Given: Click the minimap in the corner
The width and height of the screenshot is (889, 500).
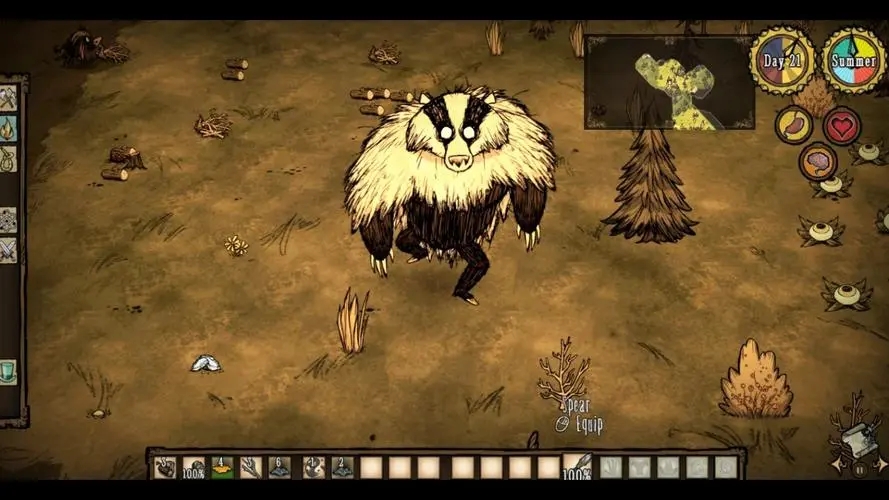Looking at the screenshot, I should 669,83.
